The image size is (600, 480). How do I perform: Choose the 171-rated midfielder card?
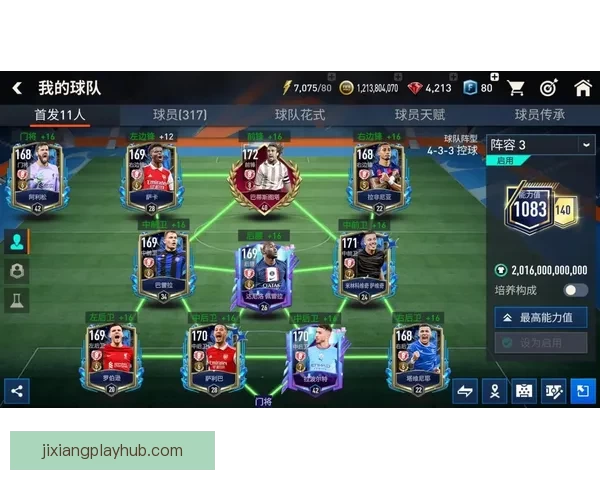coord(362,263)
